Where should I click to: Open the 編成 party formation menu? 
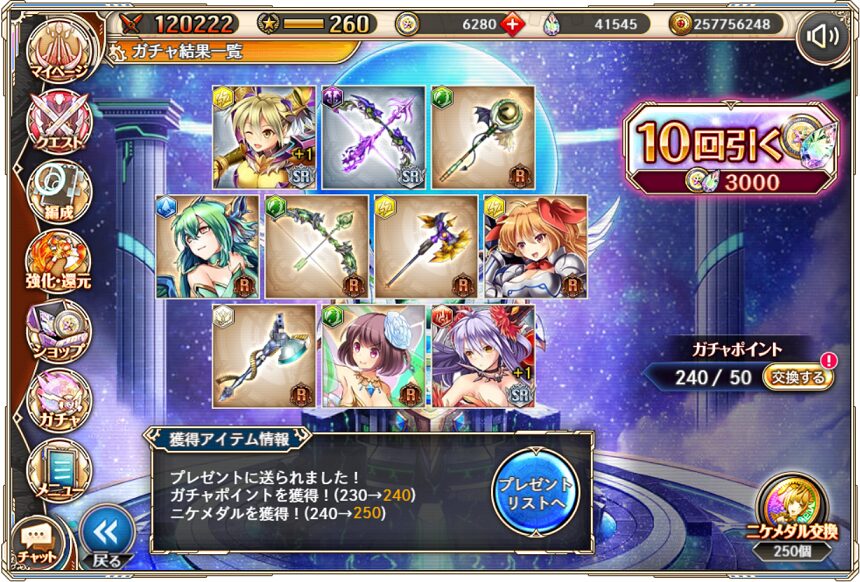pos(58,192)
